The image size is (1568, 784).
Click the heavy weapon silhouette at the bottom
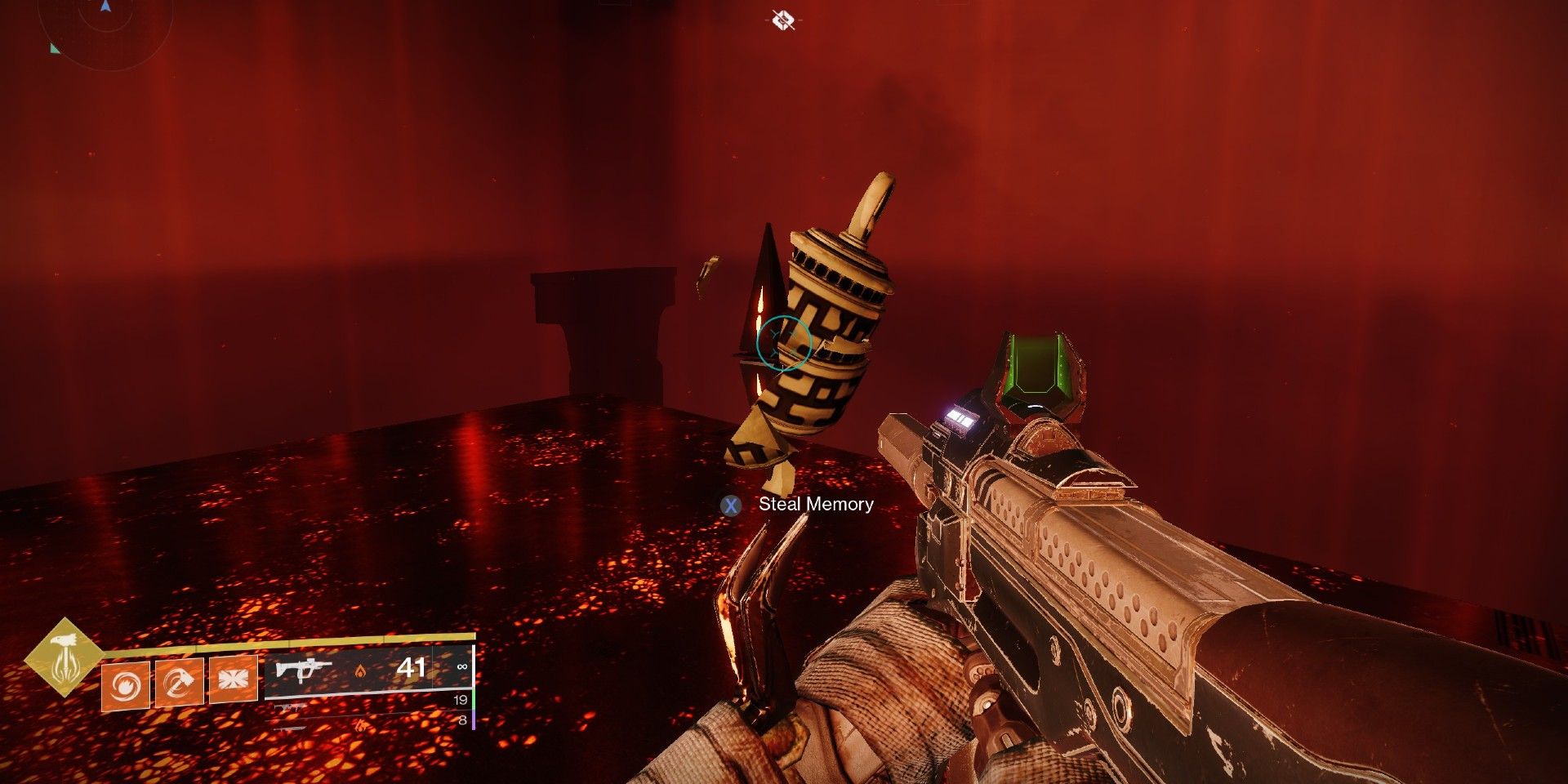[288, 727]
